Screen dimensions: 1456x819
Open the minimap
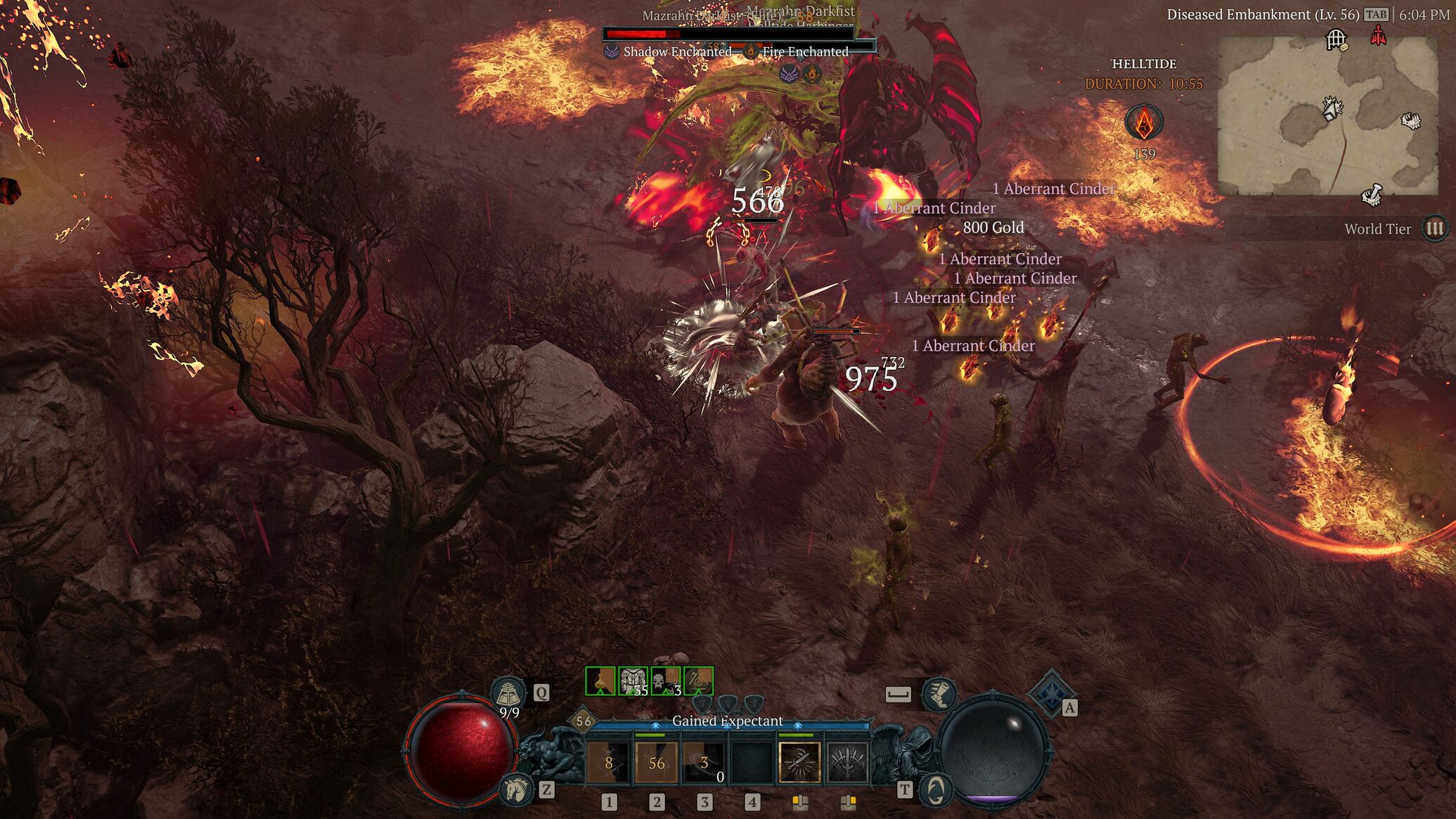[1327, 116]
